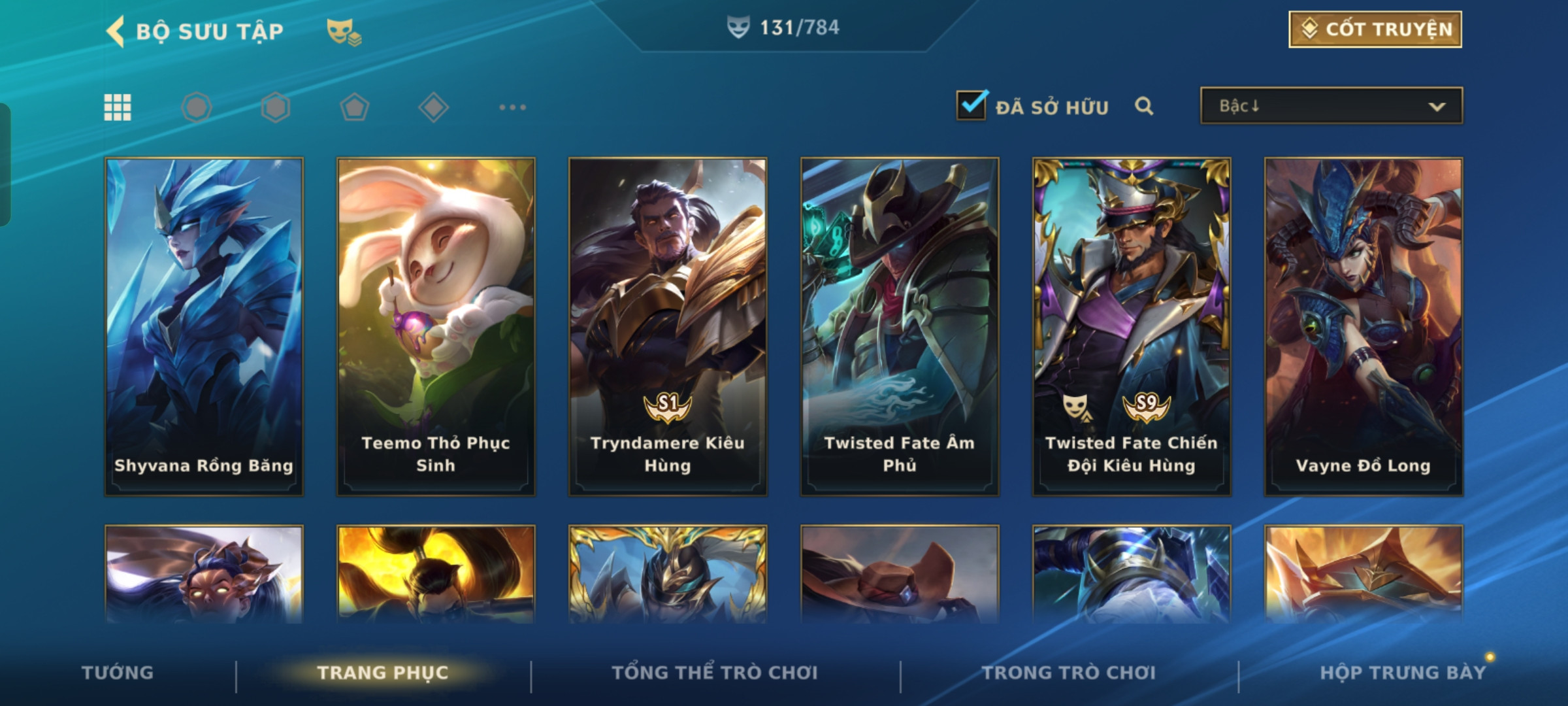Open the skin search magnifier
The height and width of the screenshot is (706, 1568).
click(x=1144, y=106)
